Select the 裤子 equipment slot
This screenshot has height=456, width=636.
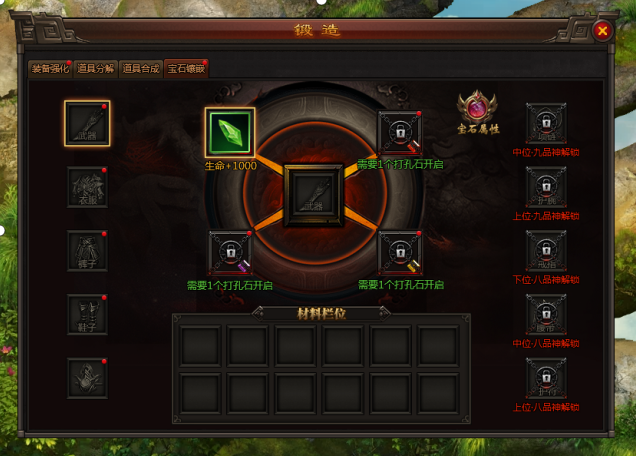[87, 251]
